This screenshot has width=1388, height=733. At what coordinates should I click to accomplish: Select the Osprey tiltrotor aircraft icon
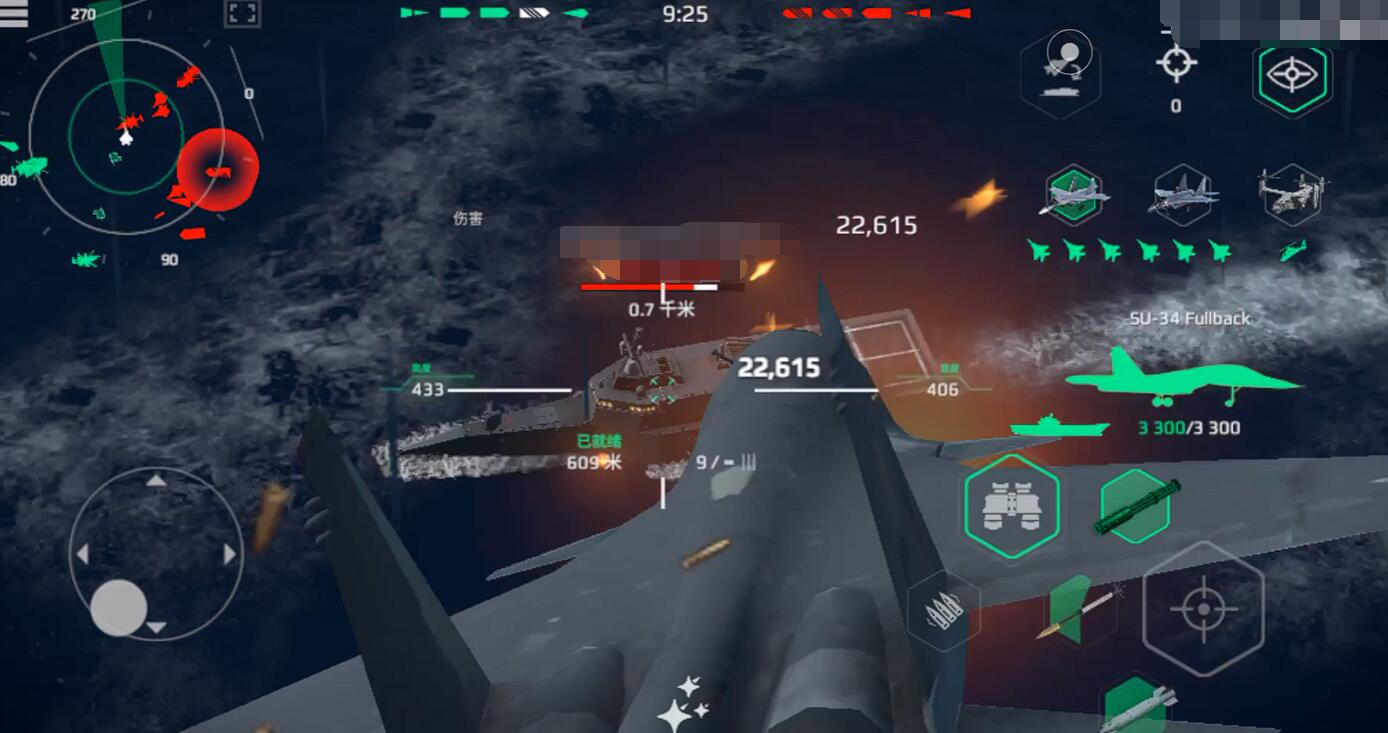click(1291, 196)
